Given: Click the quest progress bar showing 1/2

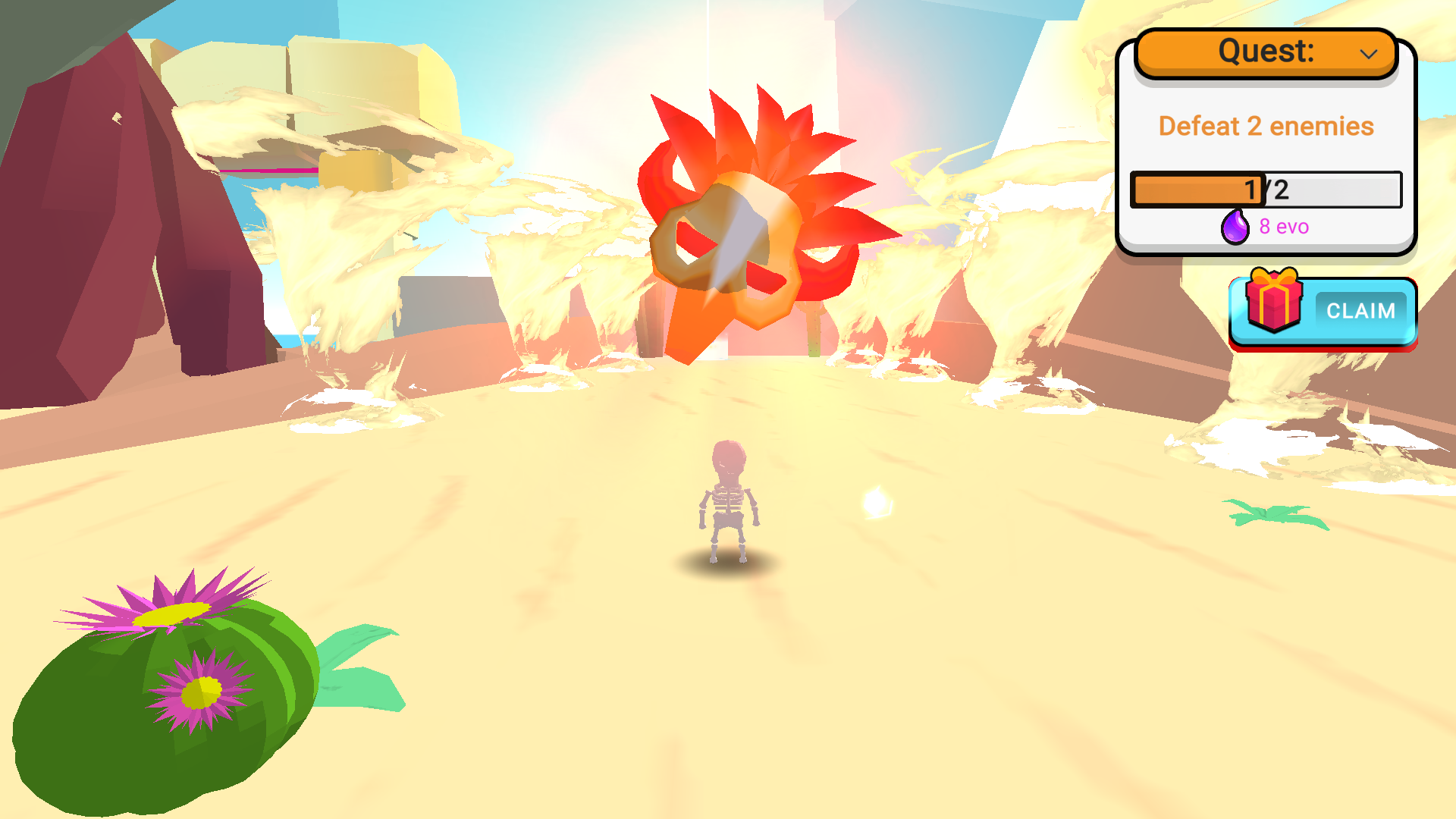Looking at the screenshot, I should (x=1266, y=191).
